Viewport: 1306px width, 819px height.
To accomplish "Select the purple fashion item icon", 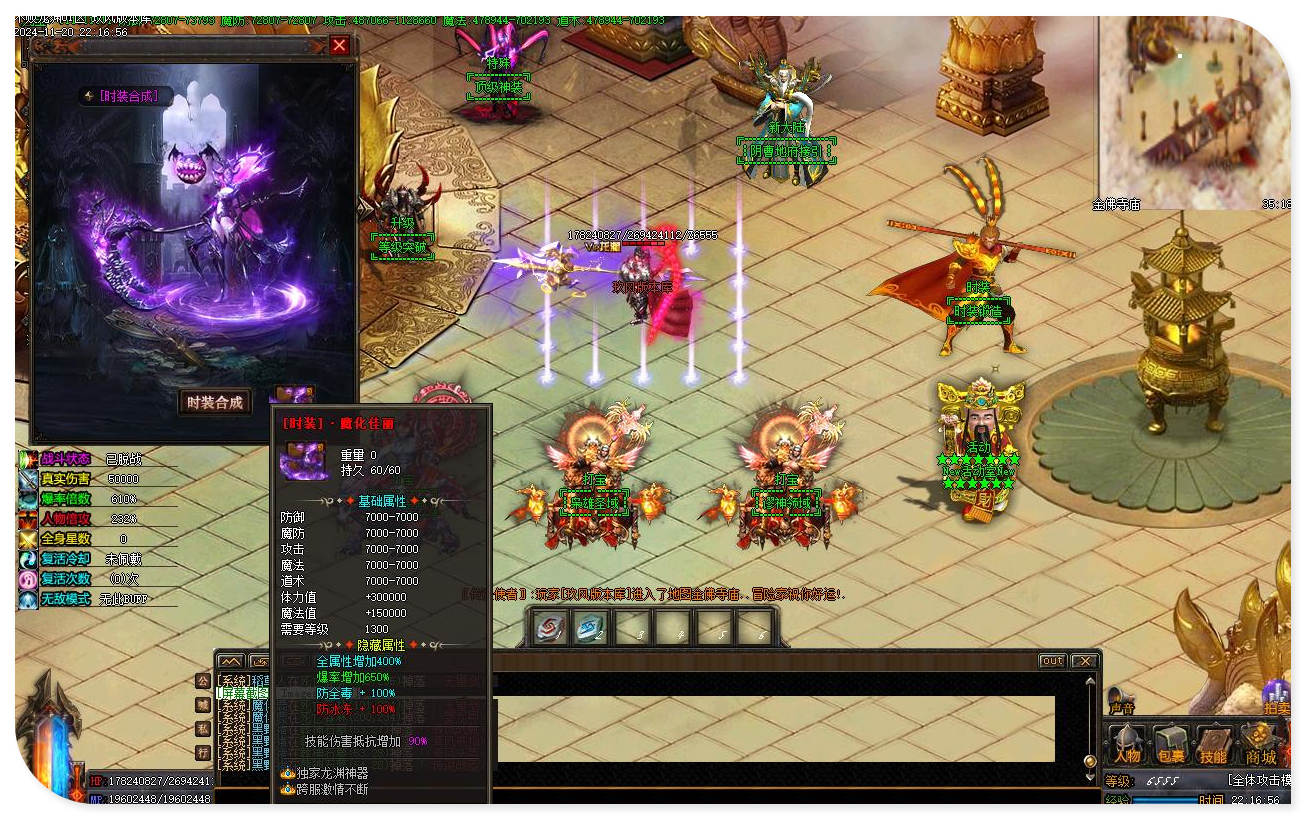I will click(x=294, y=396).
